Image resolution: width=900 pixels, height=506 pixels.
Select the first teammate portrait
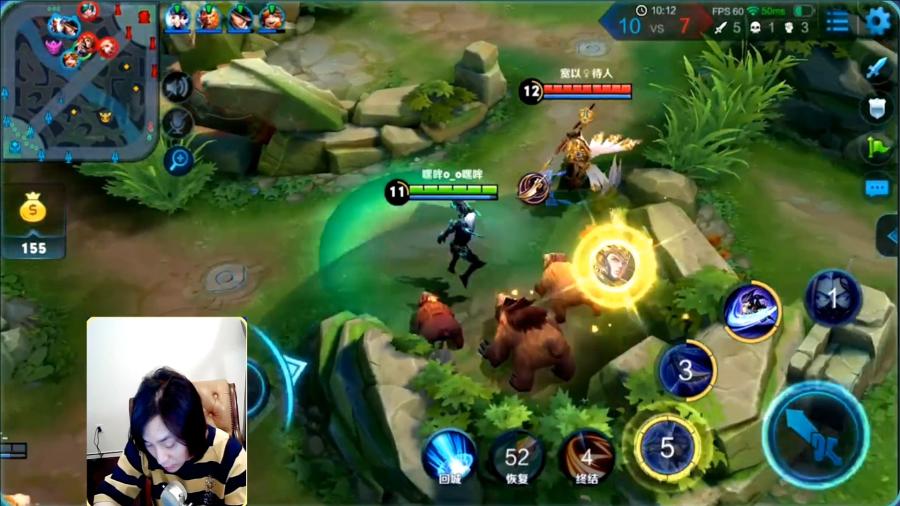[179, 17]
